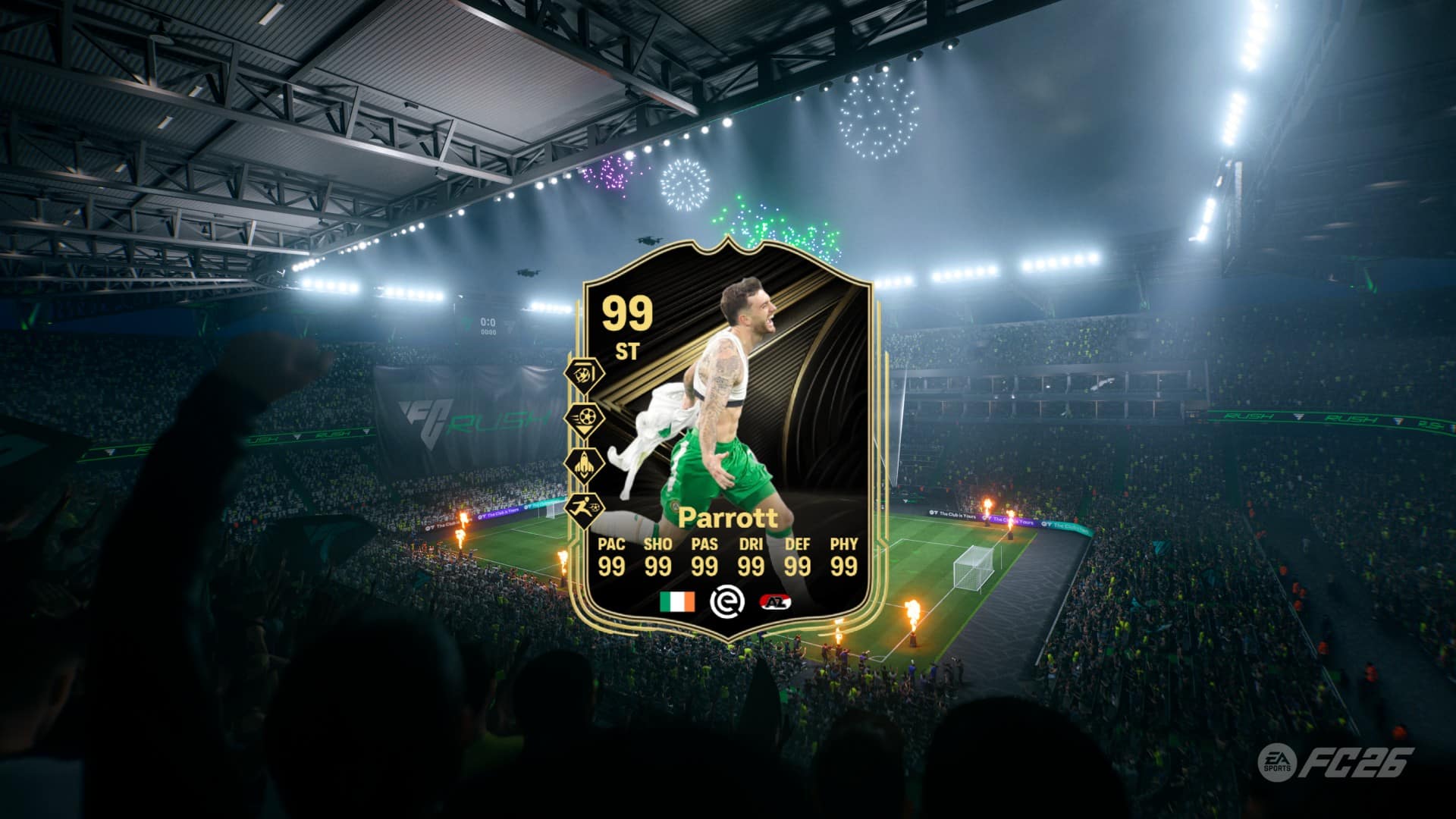Select the DEF 99 stat value
Viewport: 1456px width, 819px height.
coord(796,565)
